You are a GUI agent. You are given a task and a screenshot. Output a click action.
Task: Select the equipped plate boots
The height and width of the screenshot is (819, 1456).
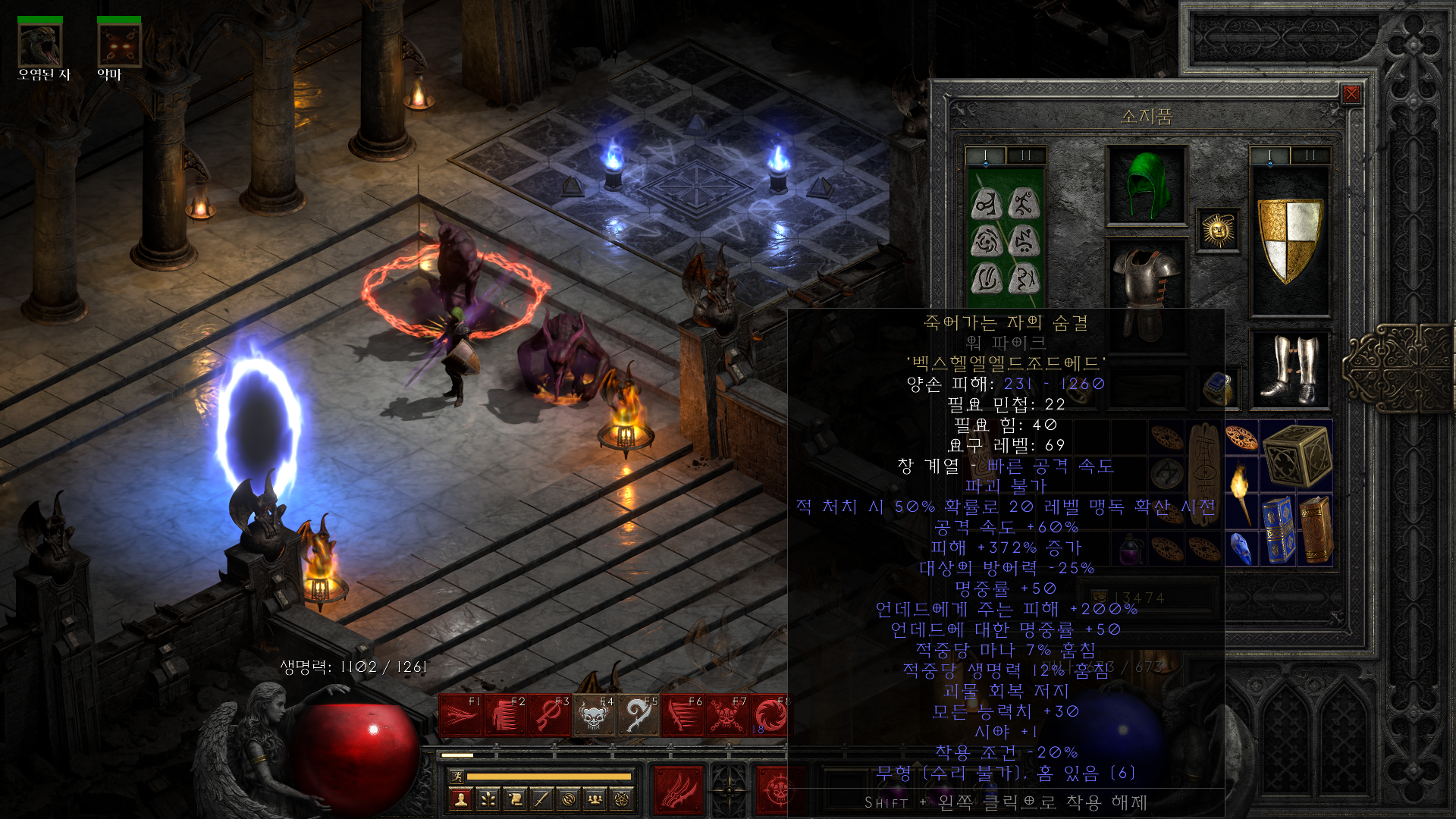coord(1289,370)
